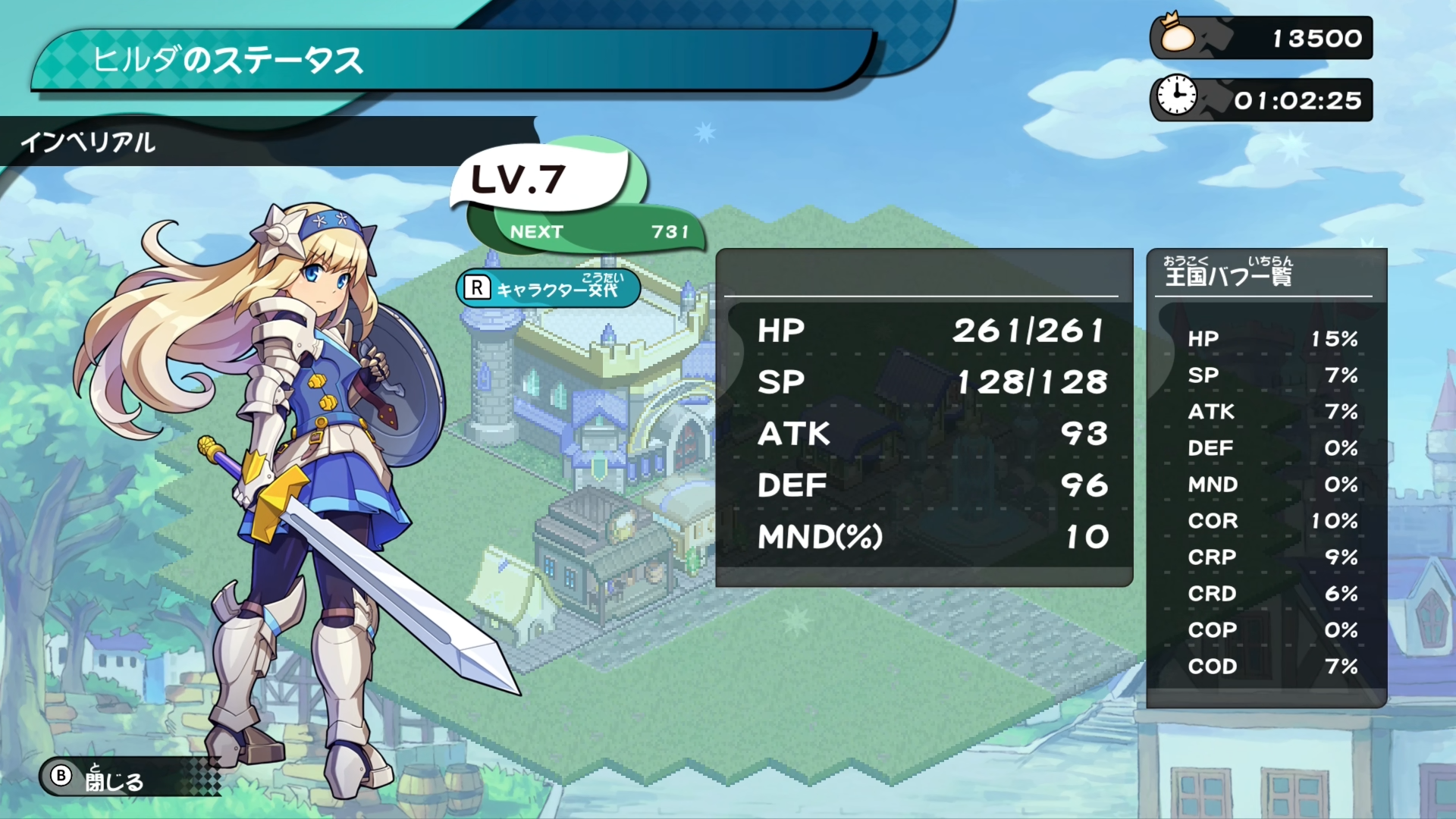Switch character with the キャラクター交代 button
Image resolution: width=1456 pixels, height=819 pixels.
pyautogui.click(x=548, y=288)
